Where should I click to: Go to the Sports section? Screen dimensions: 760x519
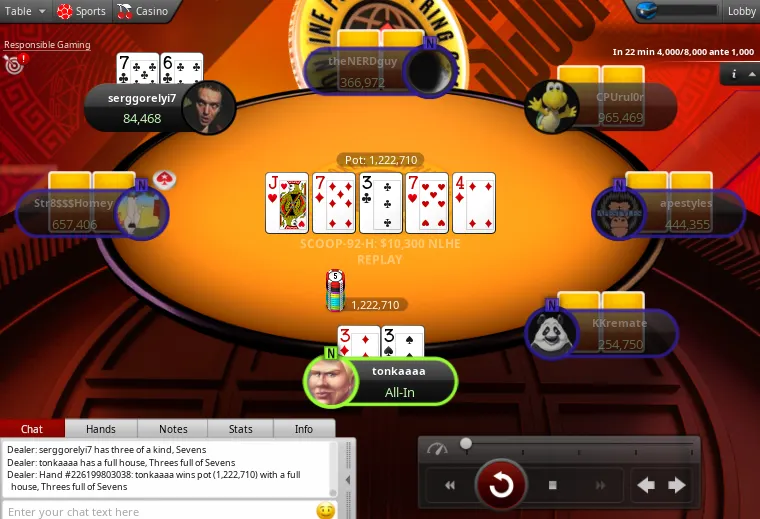pyautogui.click(x=81, y=11)
